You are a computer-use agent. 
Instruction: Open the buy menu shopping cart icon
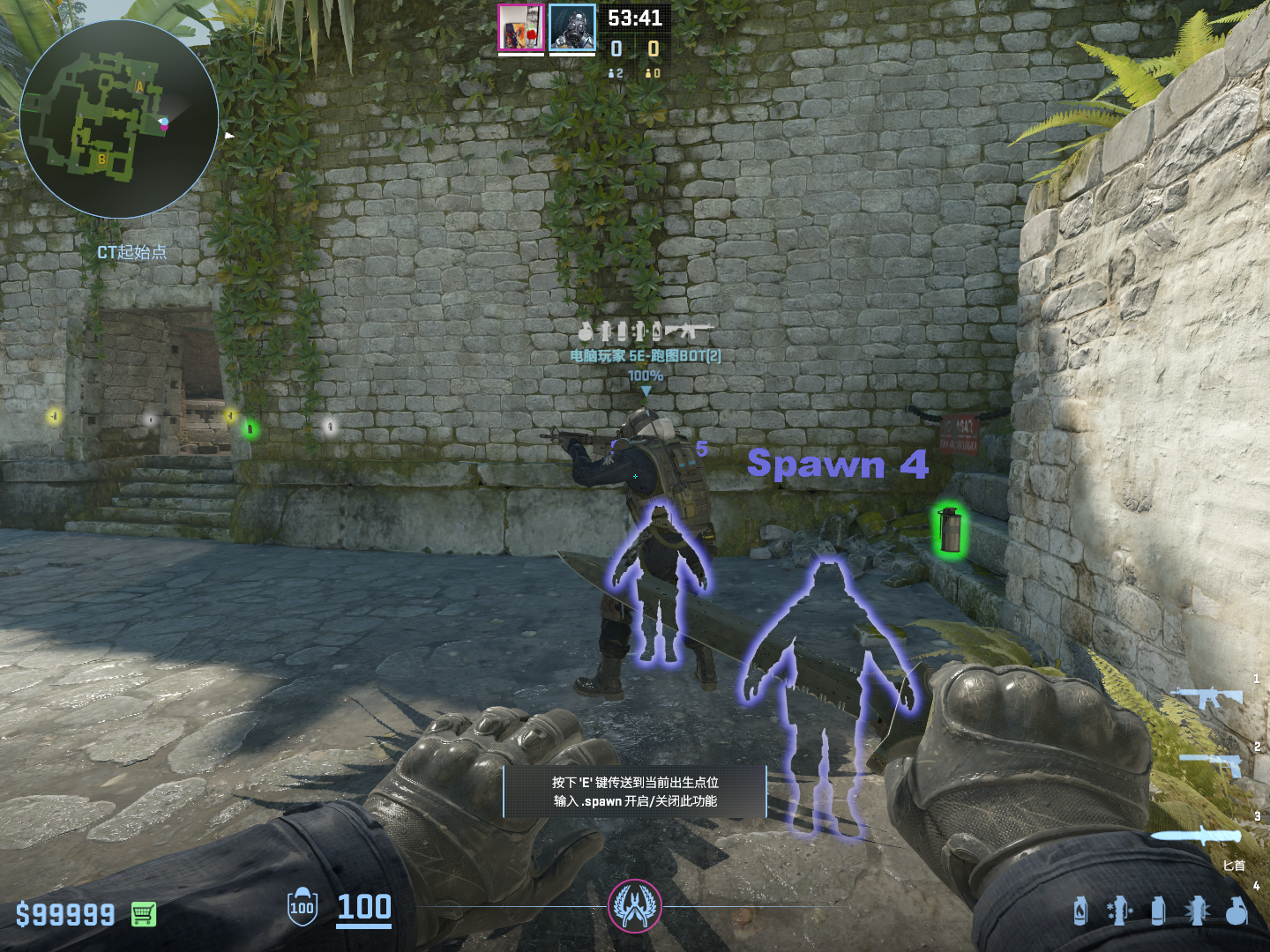(x=144, y=914)
